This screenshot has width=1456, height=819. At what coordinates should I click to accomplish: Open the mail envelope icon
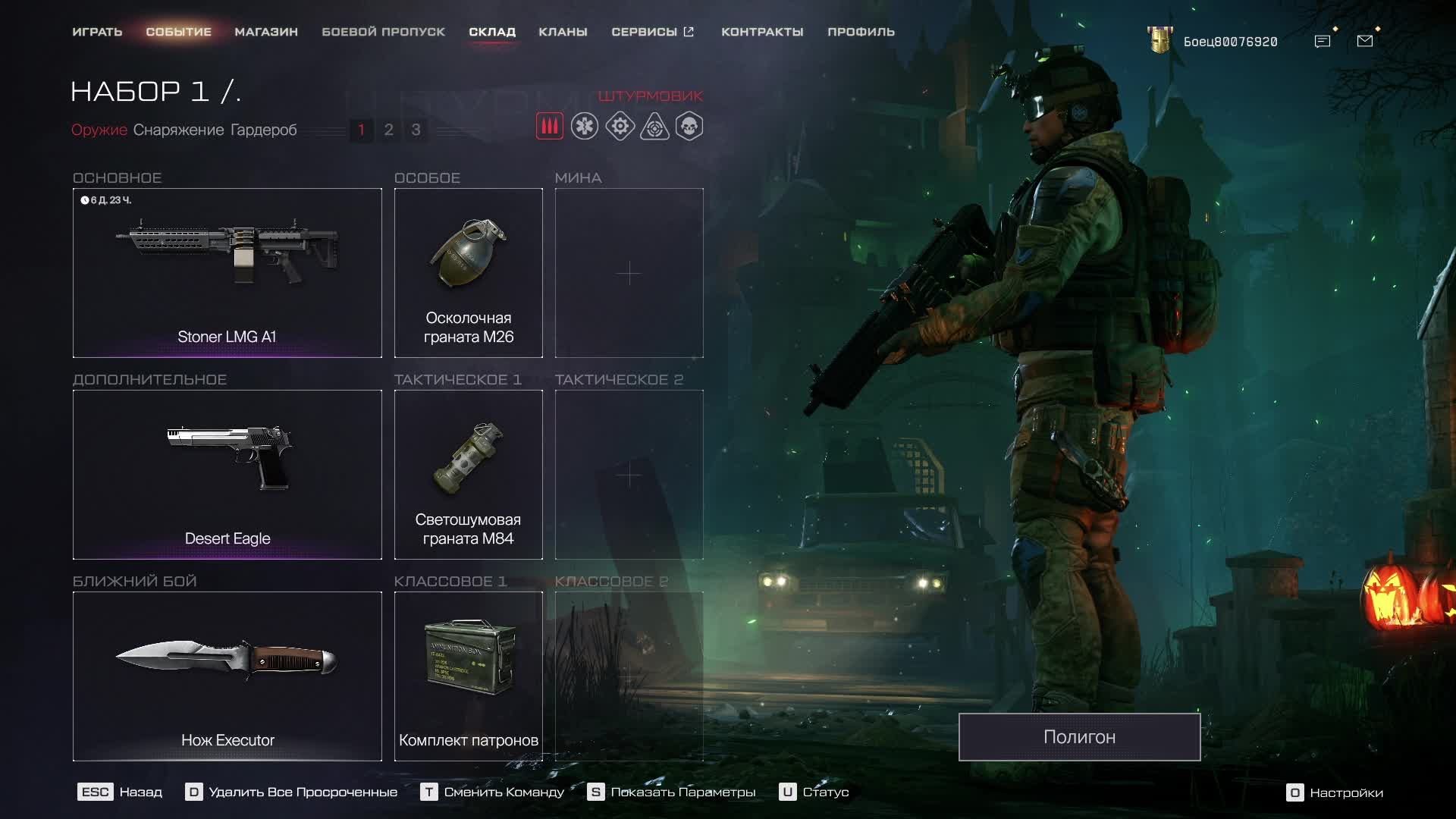click(x=1365, y=41)
